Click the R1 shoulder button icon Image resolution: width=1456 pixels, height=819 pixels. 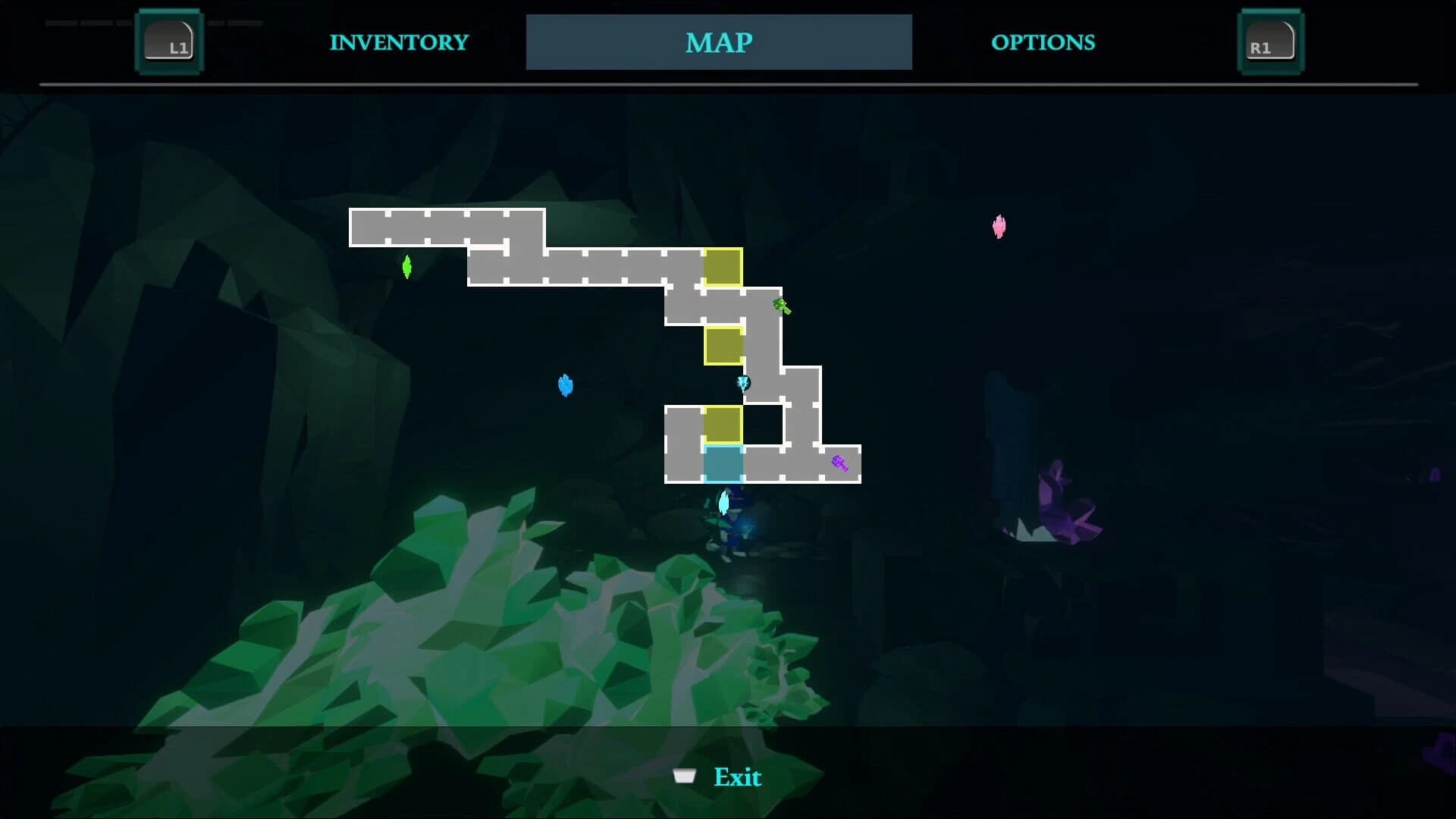point(1270,42)
